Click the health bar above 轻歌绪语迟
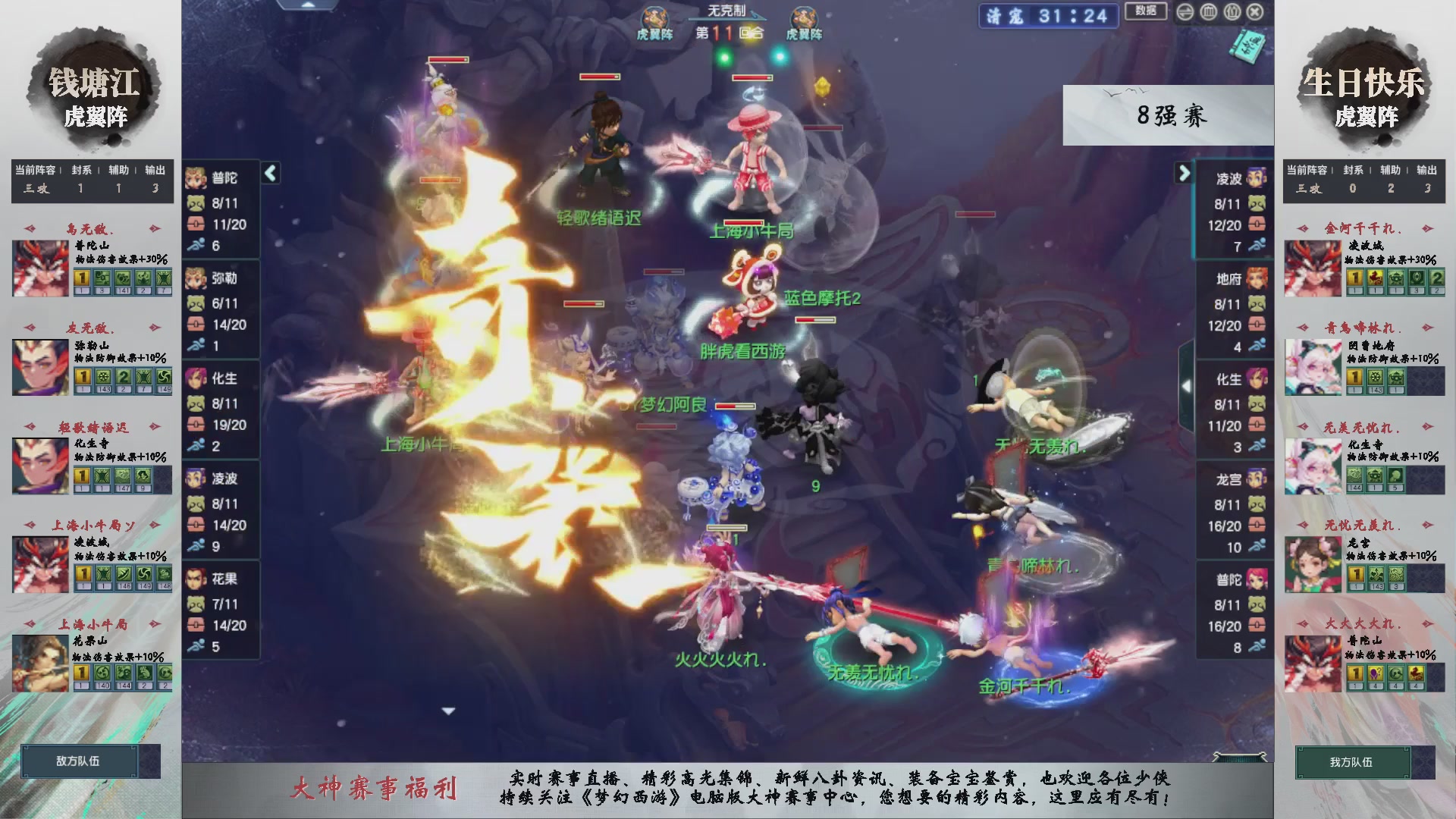The image size is (1456, 819). (599, 77)
